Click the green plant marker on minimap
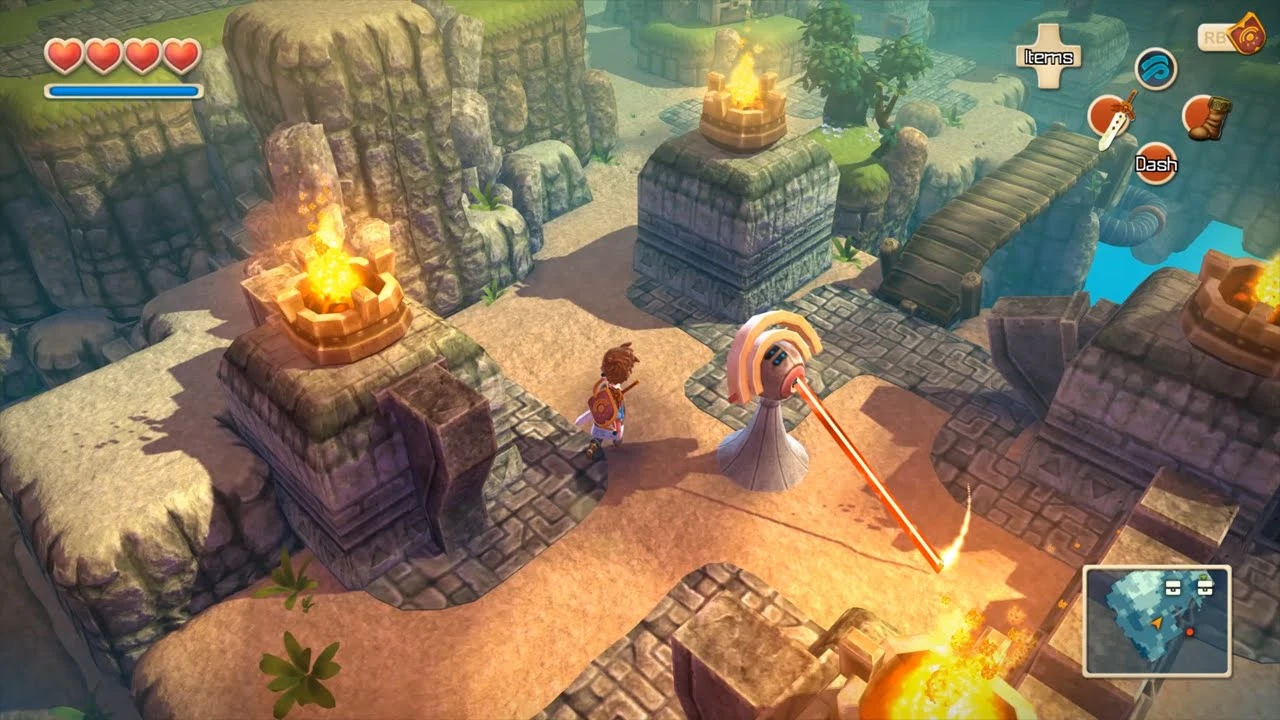The height and width of the screenshot is (720, 1280). [x=1204, y=577]
